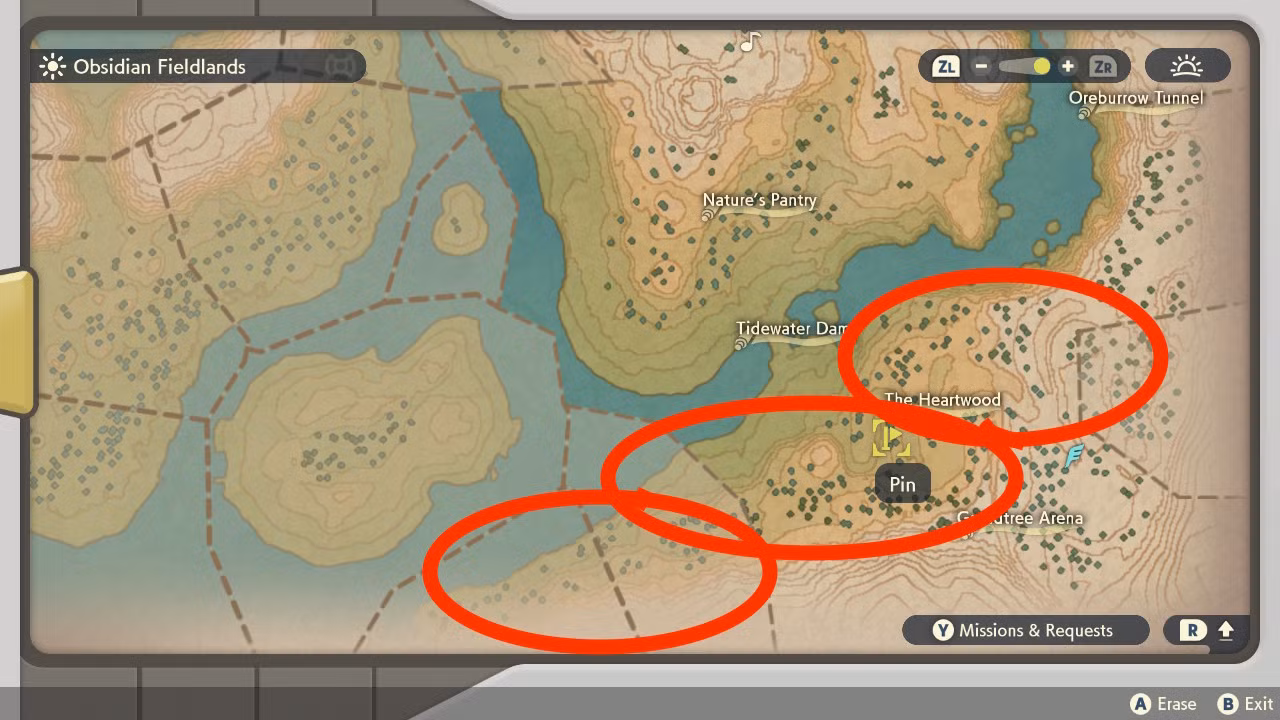Open the Grandtree Arena location label
Image resolution: width=1280 pixels, height=720 pixels.
point(1018,518)
